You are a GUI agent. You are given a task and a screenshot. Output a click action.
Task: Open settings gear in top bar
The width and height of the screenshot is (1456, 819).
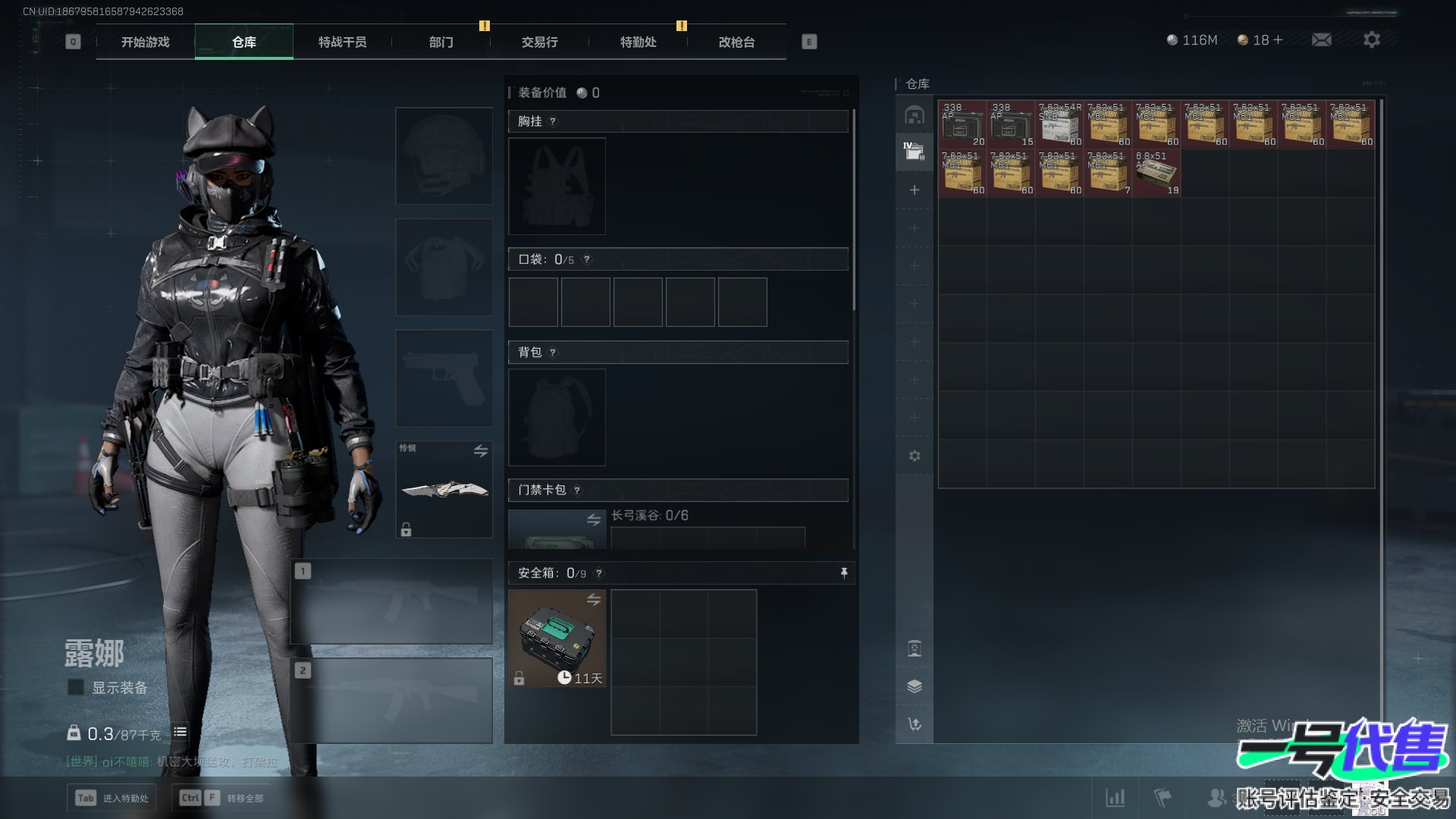click(1372, 40)
